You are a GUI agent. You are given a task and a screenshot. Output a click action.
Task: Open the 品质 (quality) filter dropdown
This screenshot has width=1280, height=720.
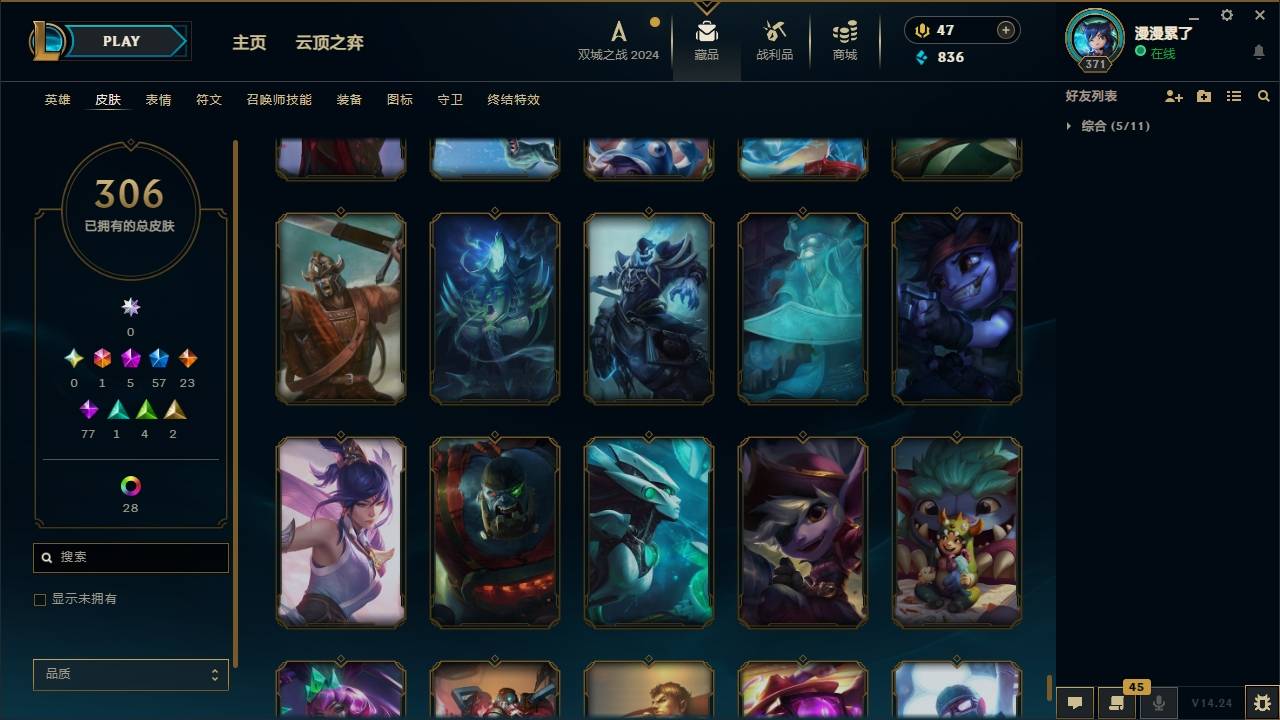pyautogui.click(x=130, y=674)
